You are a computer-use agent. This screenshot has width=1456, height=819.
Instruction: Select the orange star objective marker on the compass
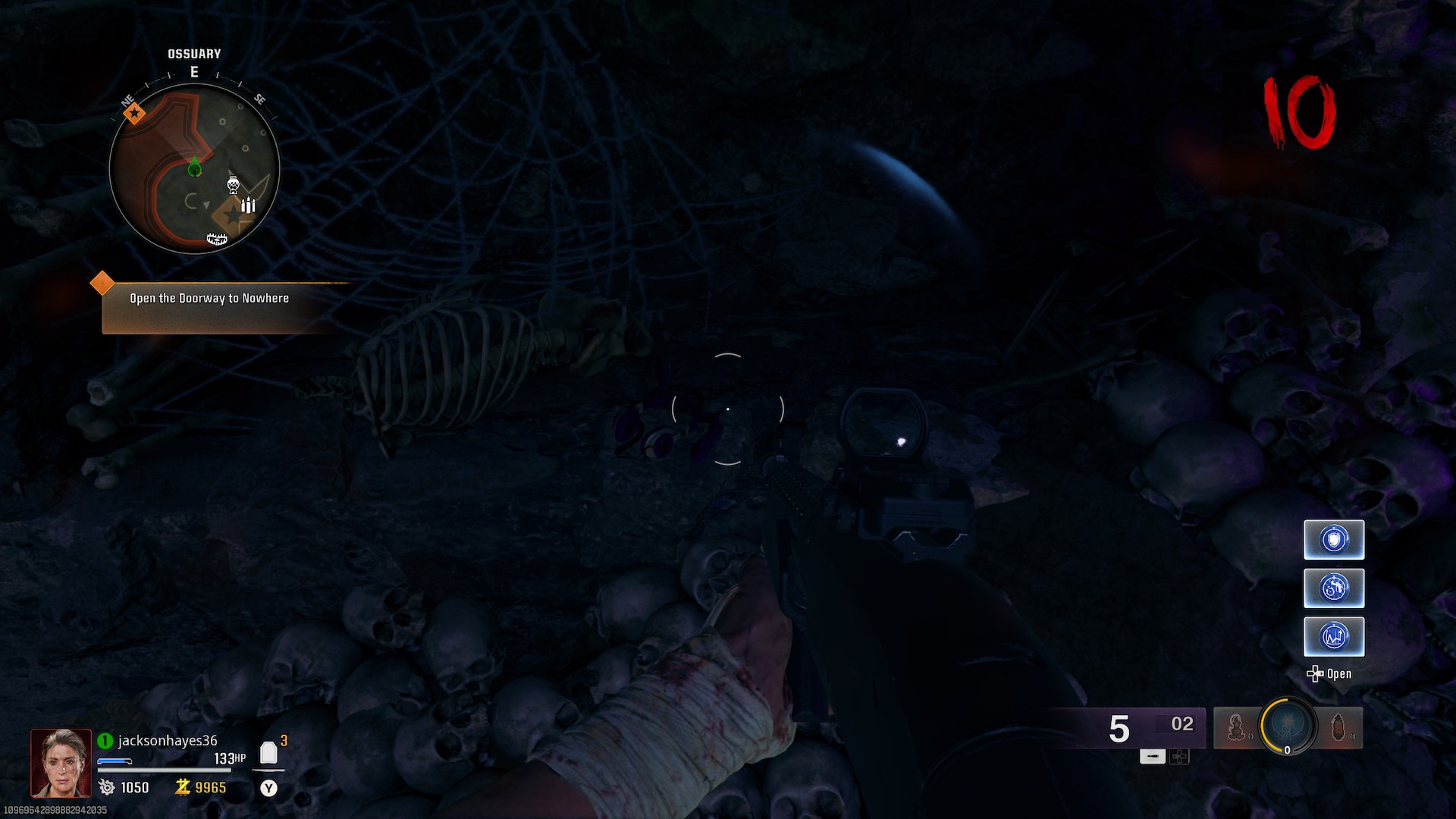tap(134, 114)
